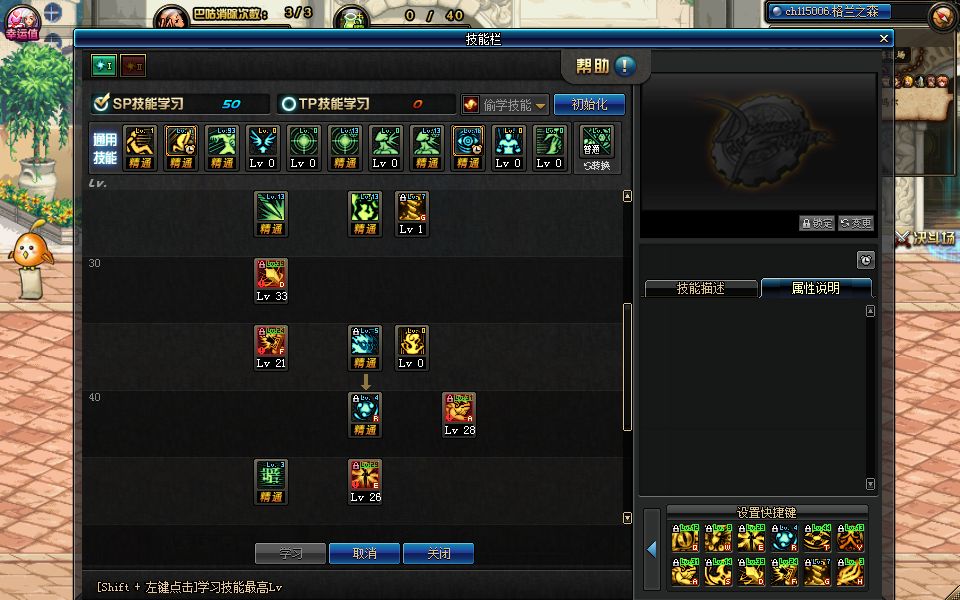
Task: Select the Lv 21 skill icon
Action: point(271,342)
